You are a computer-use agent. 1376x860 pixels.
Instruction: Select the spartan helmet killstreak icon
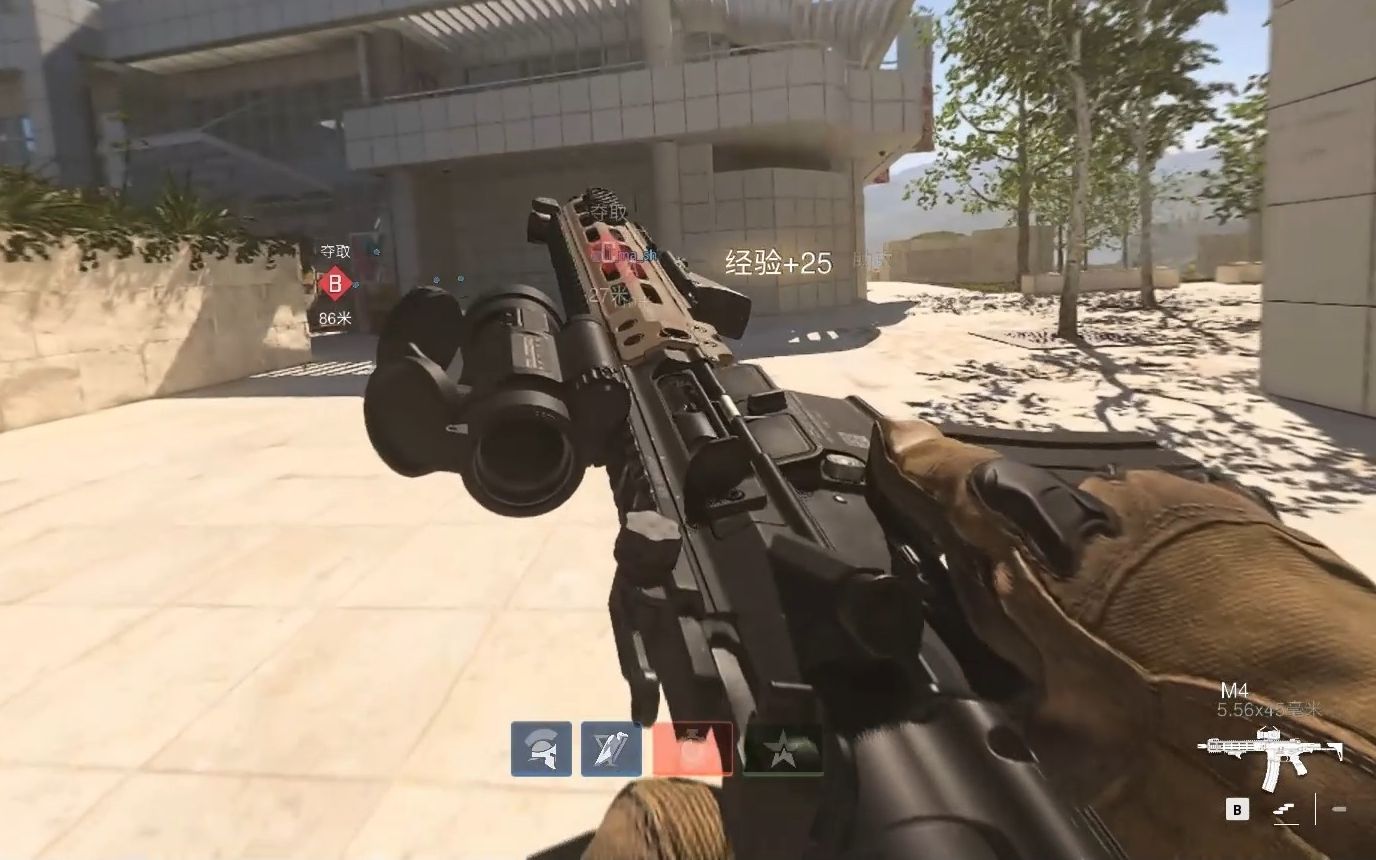pyautogui.click(x=541, y=748)
